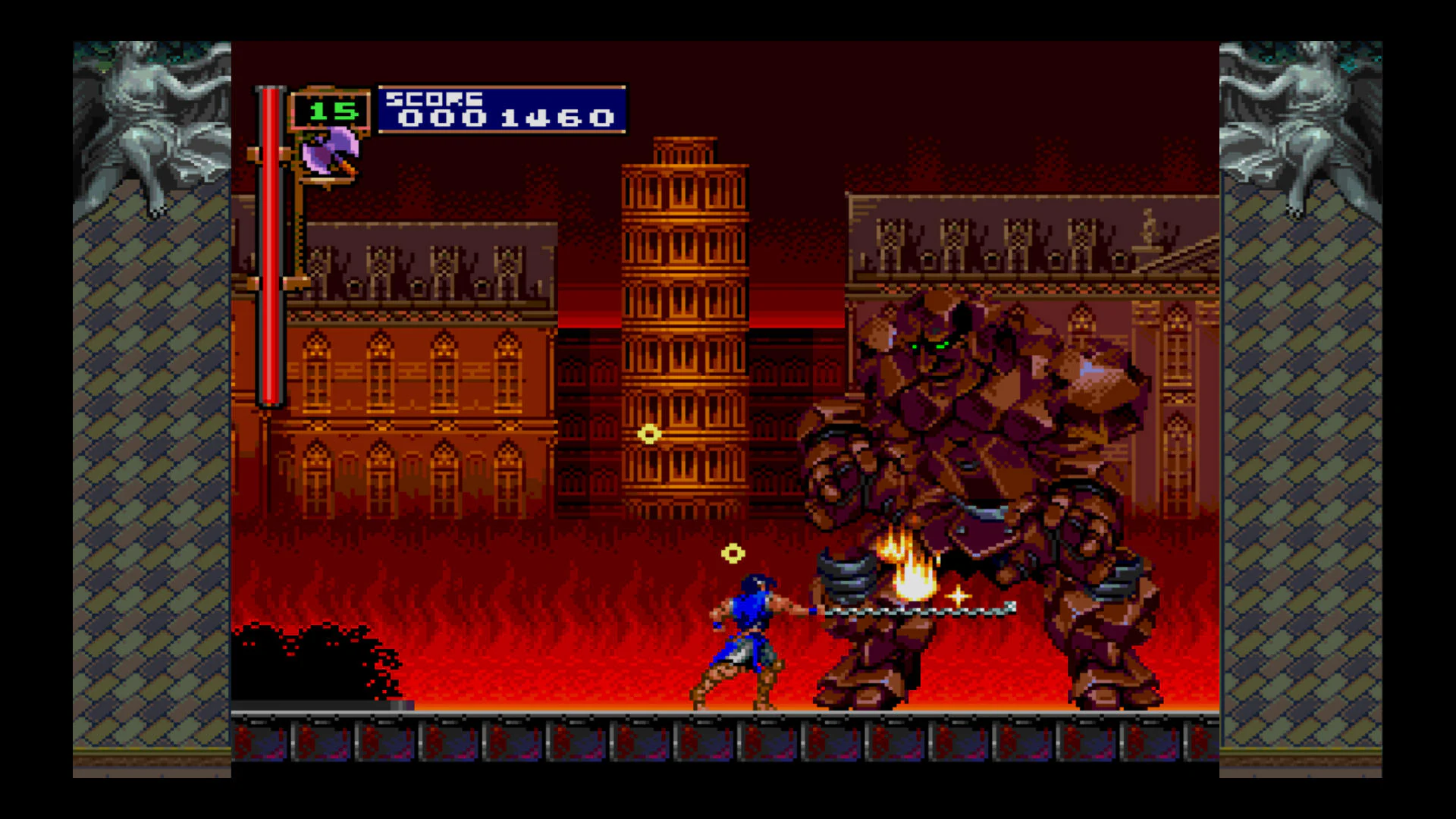Viewport: 1456px width, 819px height.
Task: Click the small yellow ring near the tower
Action: [649, 434]
